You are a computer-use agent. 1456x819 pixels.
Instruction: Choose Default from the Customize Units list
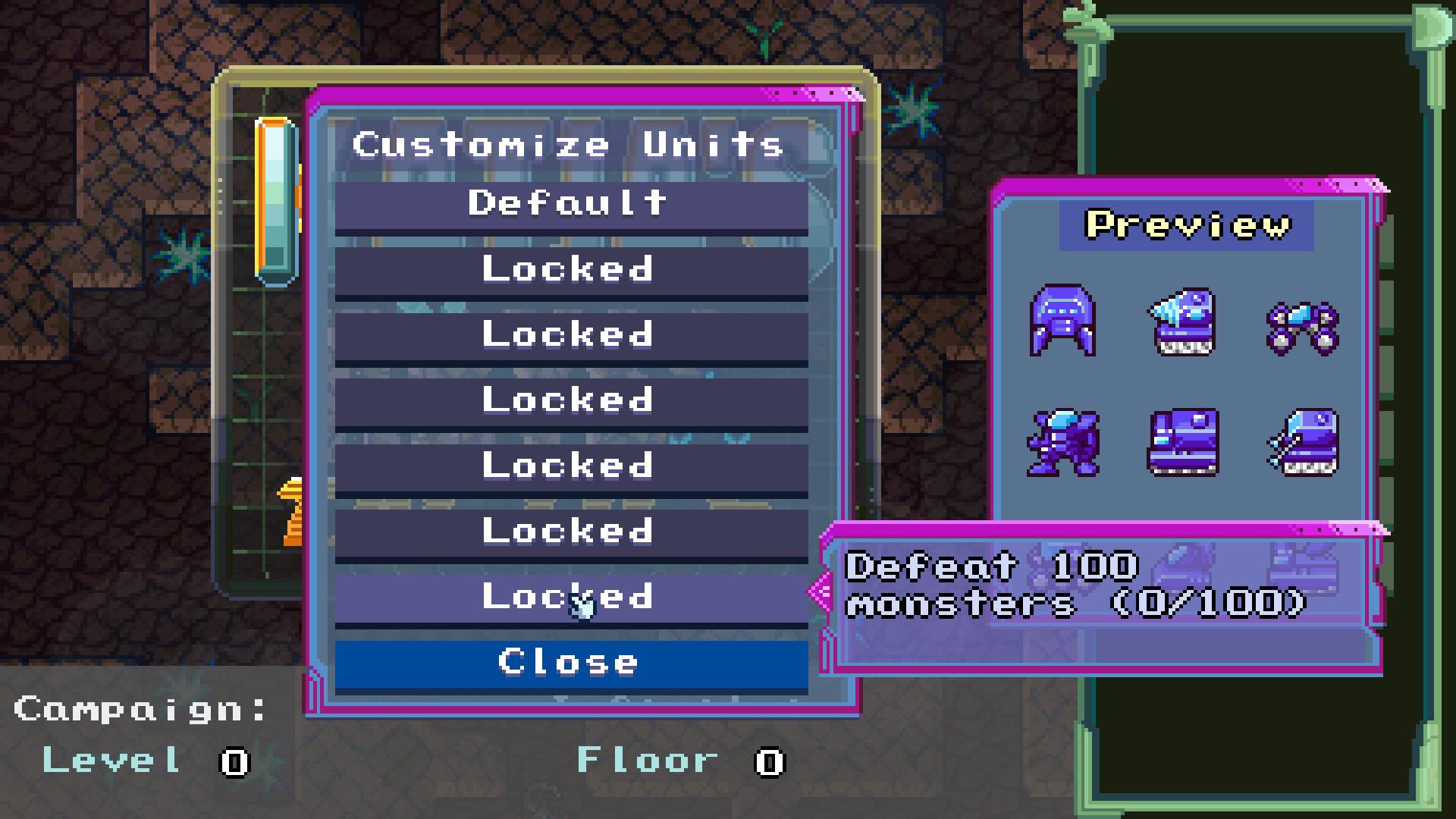click(x=570, y=202)
